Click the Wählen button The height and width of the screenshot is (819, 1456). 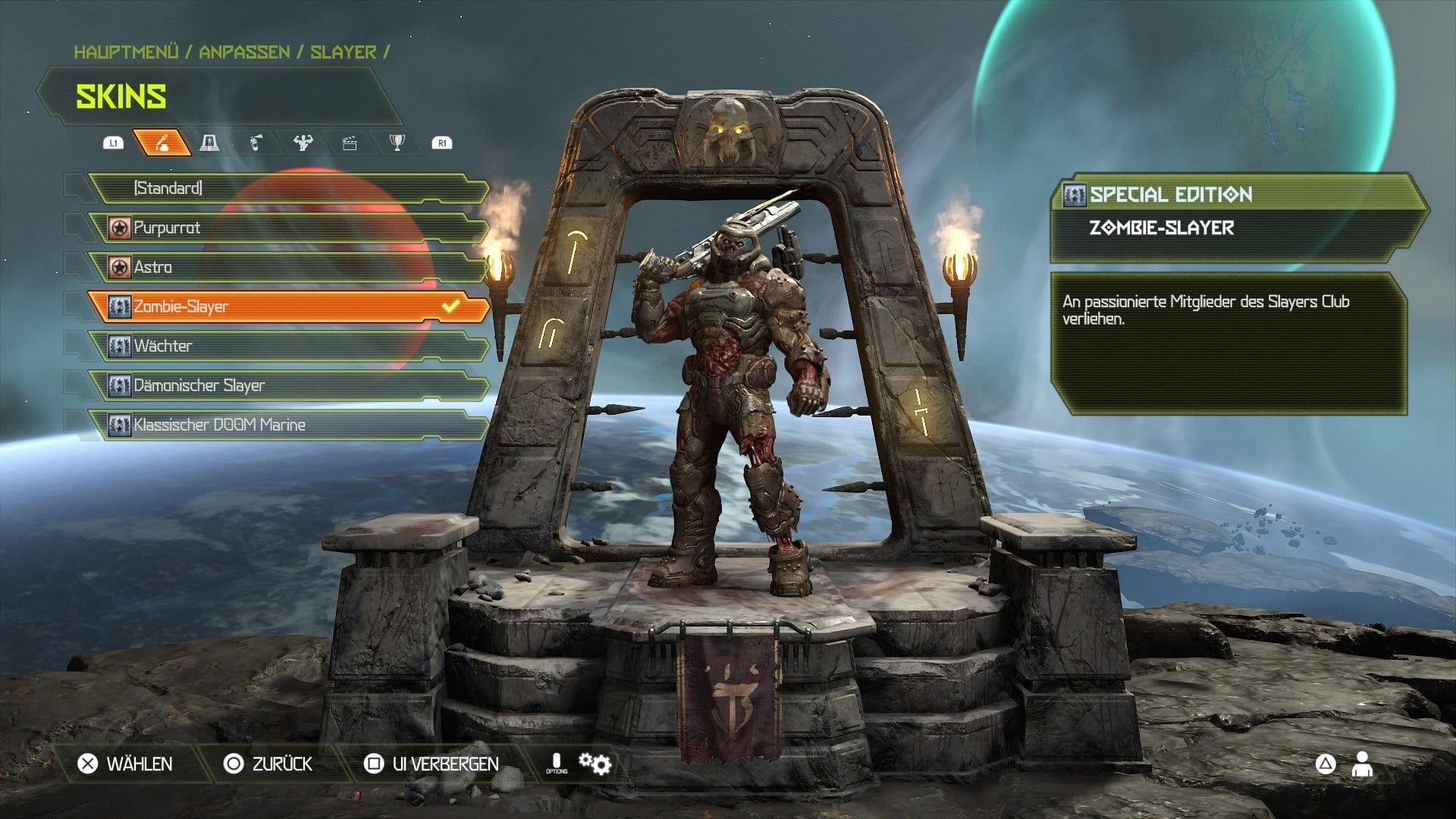click(x=126, y=764)
